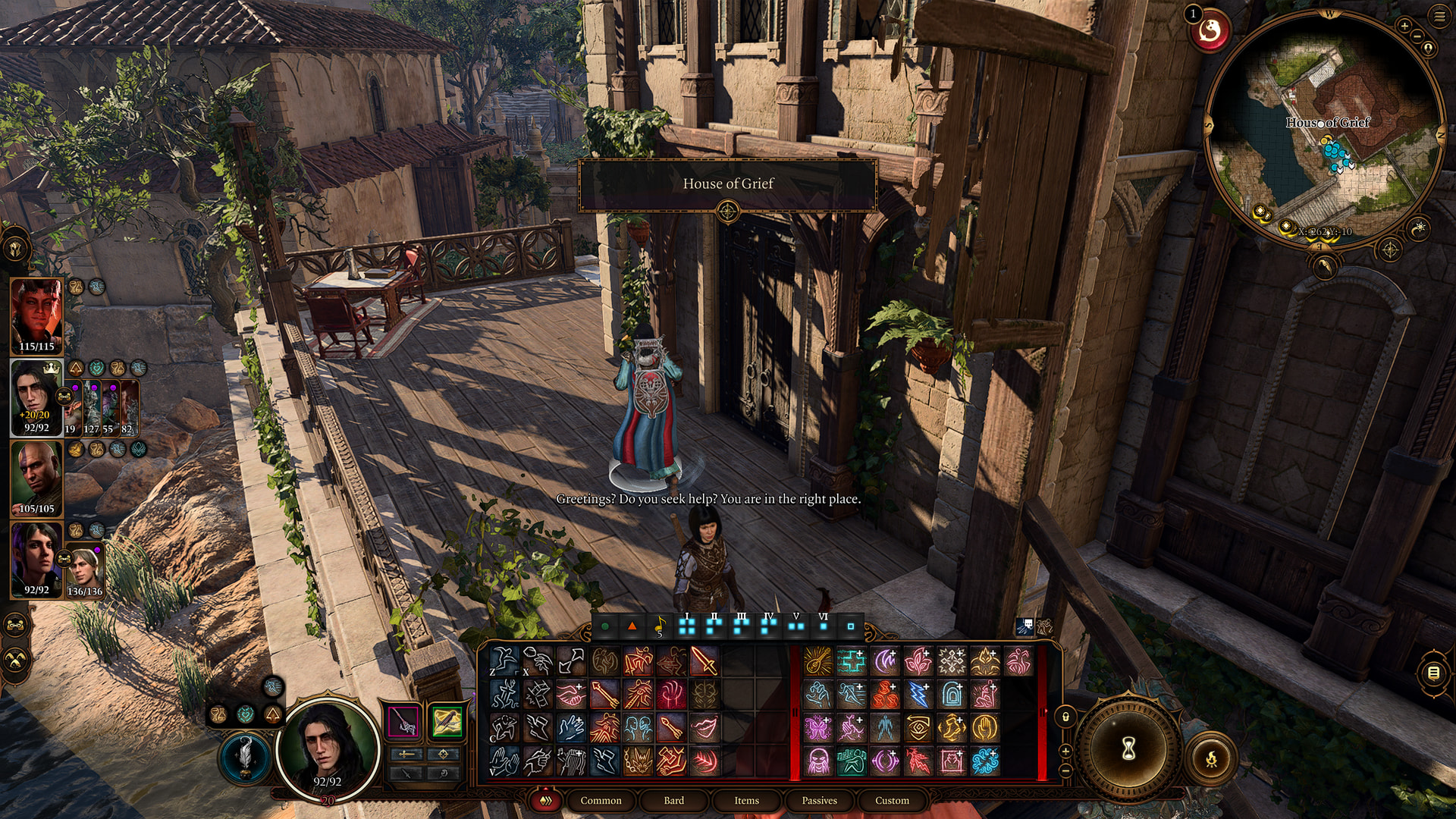Choose Shadowheart's portrait in the party list
Screen dimensions: 1456x819
coord(36,559)
